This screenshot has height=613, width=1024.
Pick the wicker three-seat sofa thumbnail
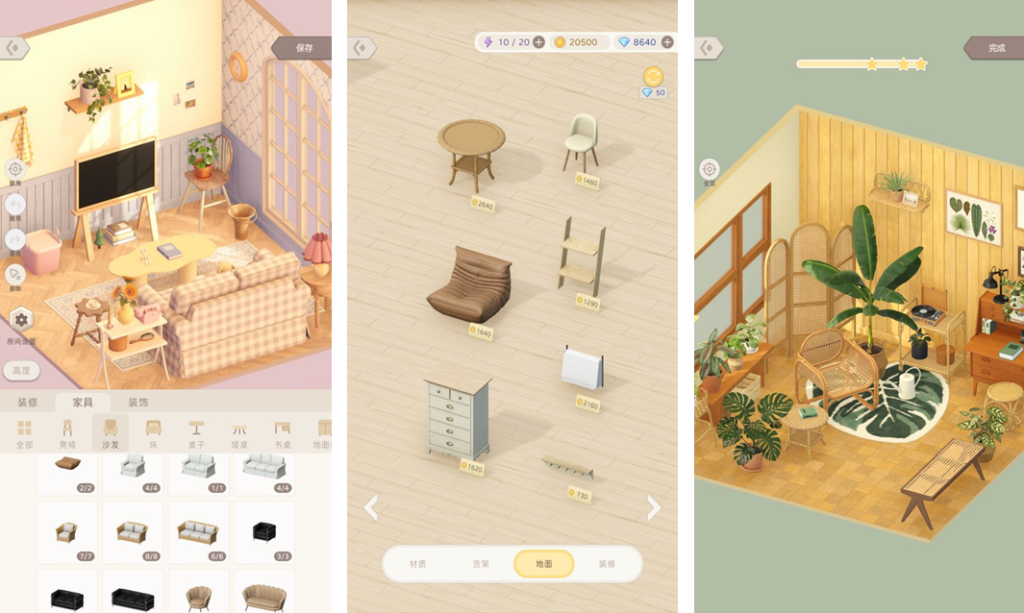coord(197,532)
